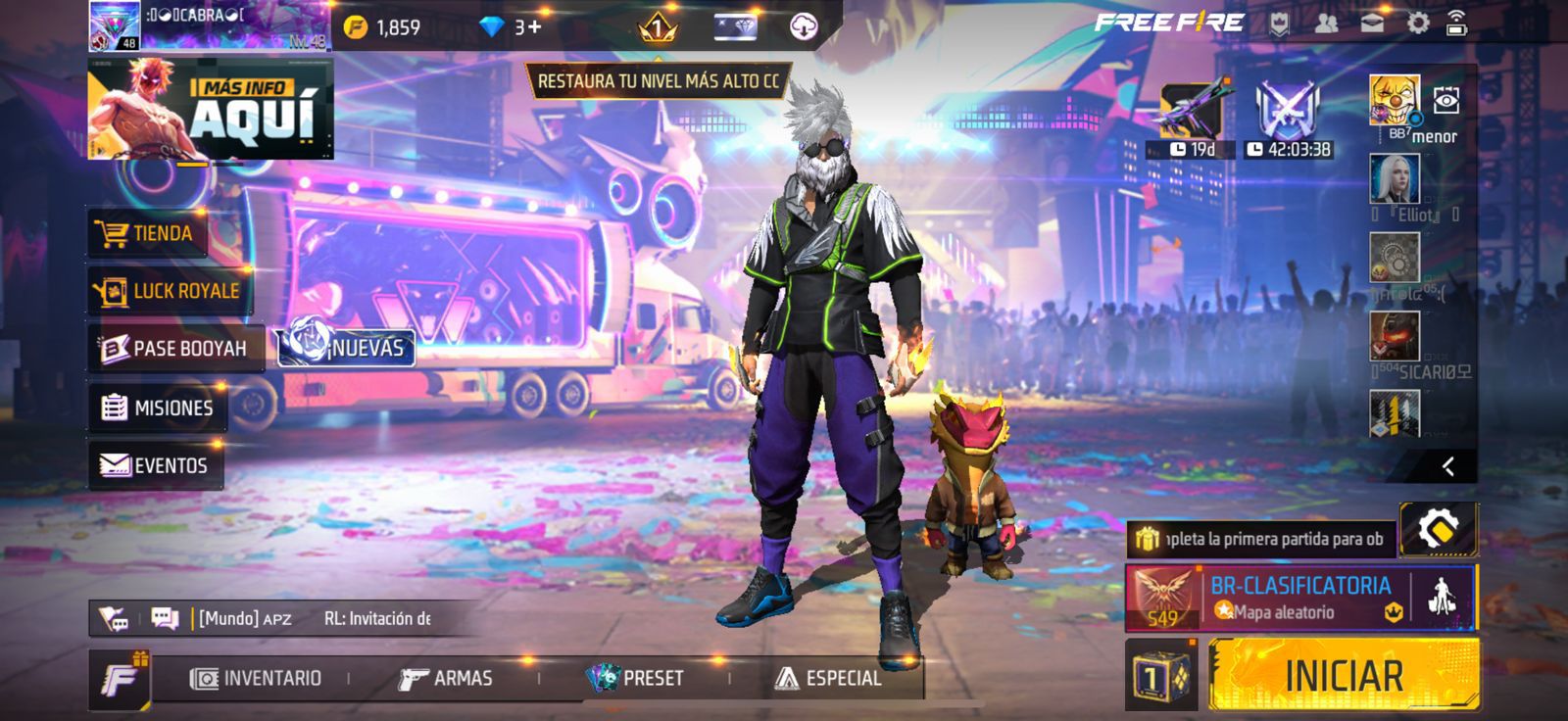Switch to the Armas tab
1568x721 pixels.
coord(446,678)
